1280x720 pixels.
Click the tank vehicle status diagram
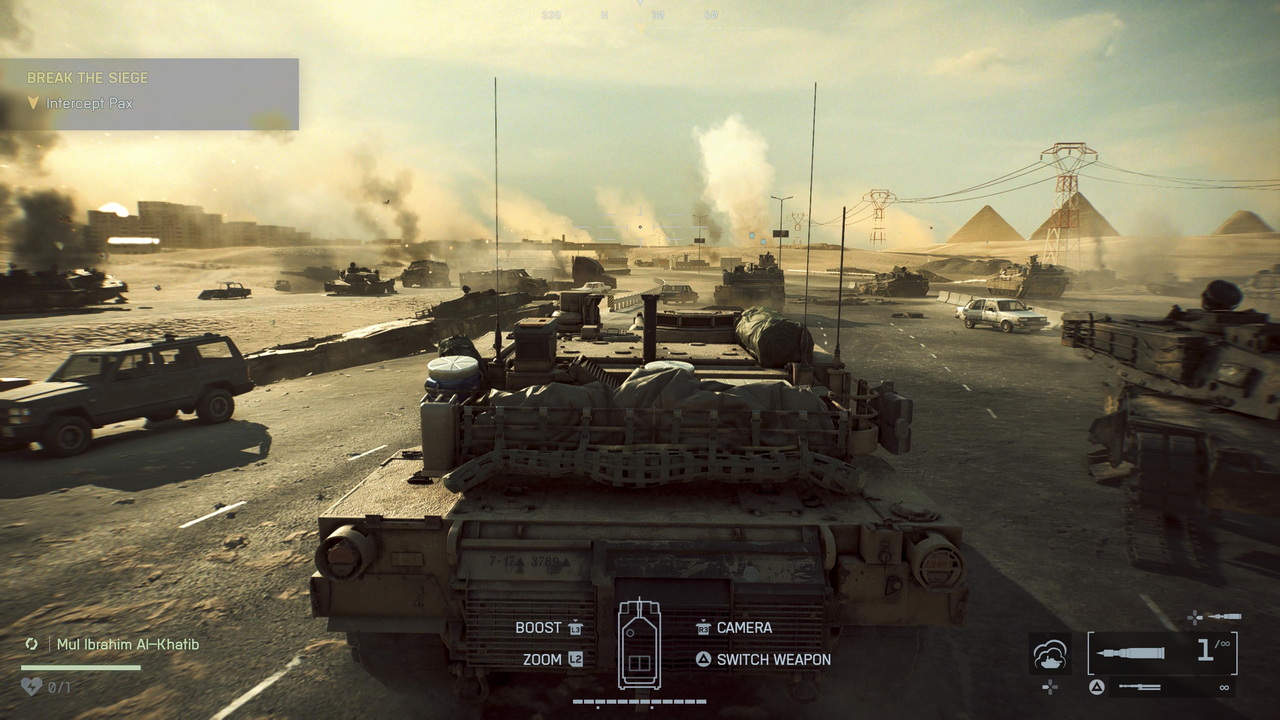(x=639, y=644)
